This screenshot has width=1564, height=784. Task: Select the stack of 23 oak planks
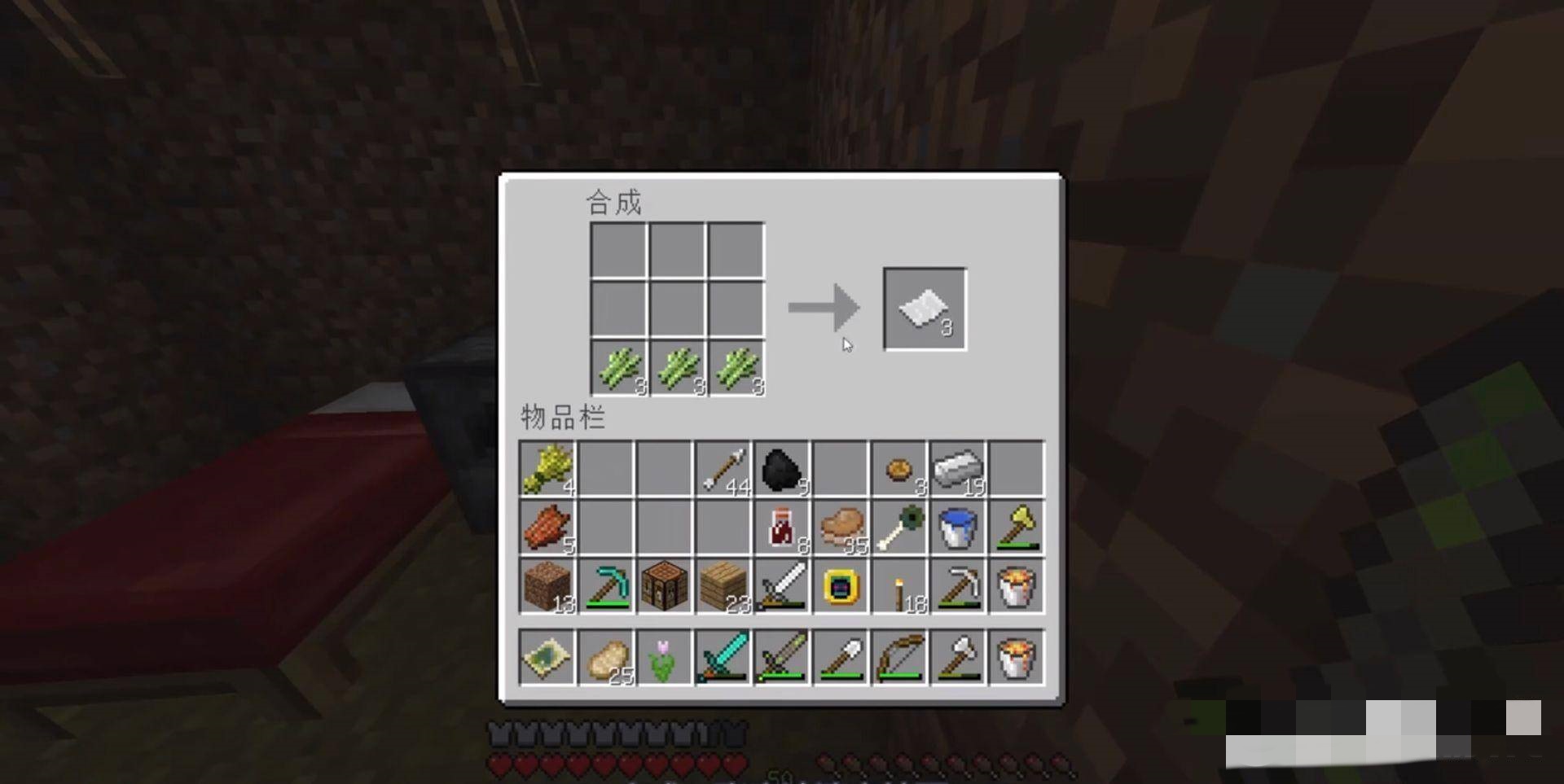(x=723, y=586)
